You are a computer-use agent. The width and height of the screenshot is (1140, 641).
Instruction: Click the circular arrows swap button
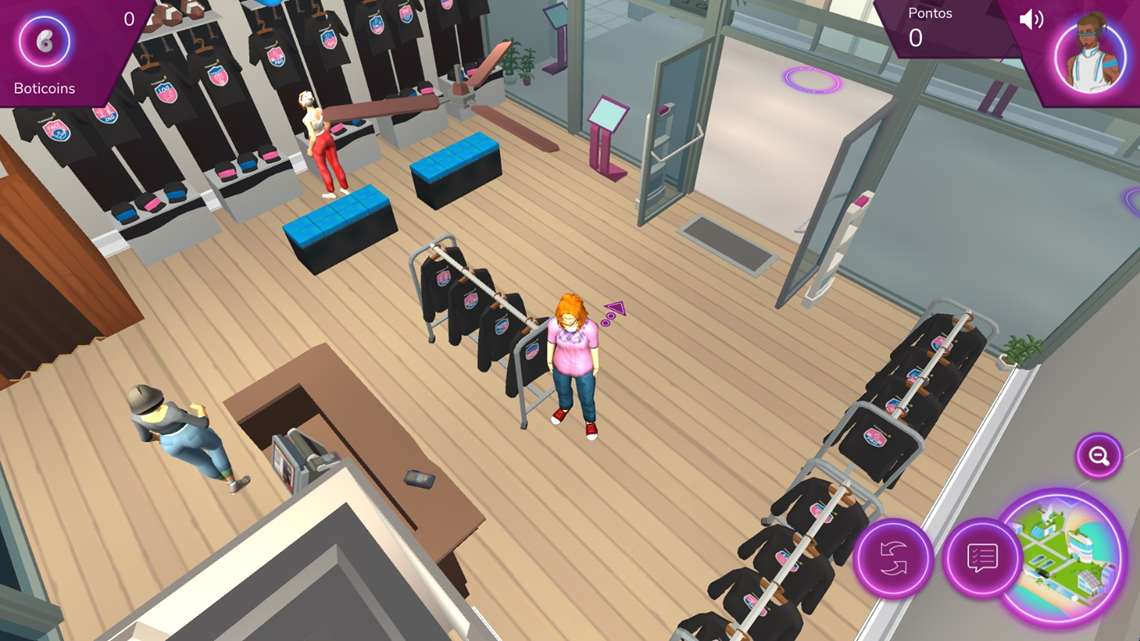892,558
